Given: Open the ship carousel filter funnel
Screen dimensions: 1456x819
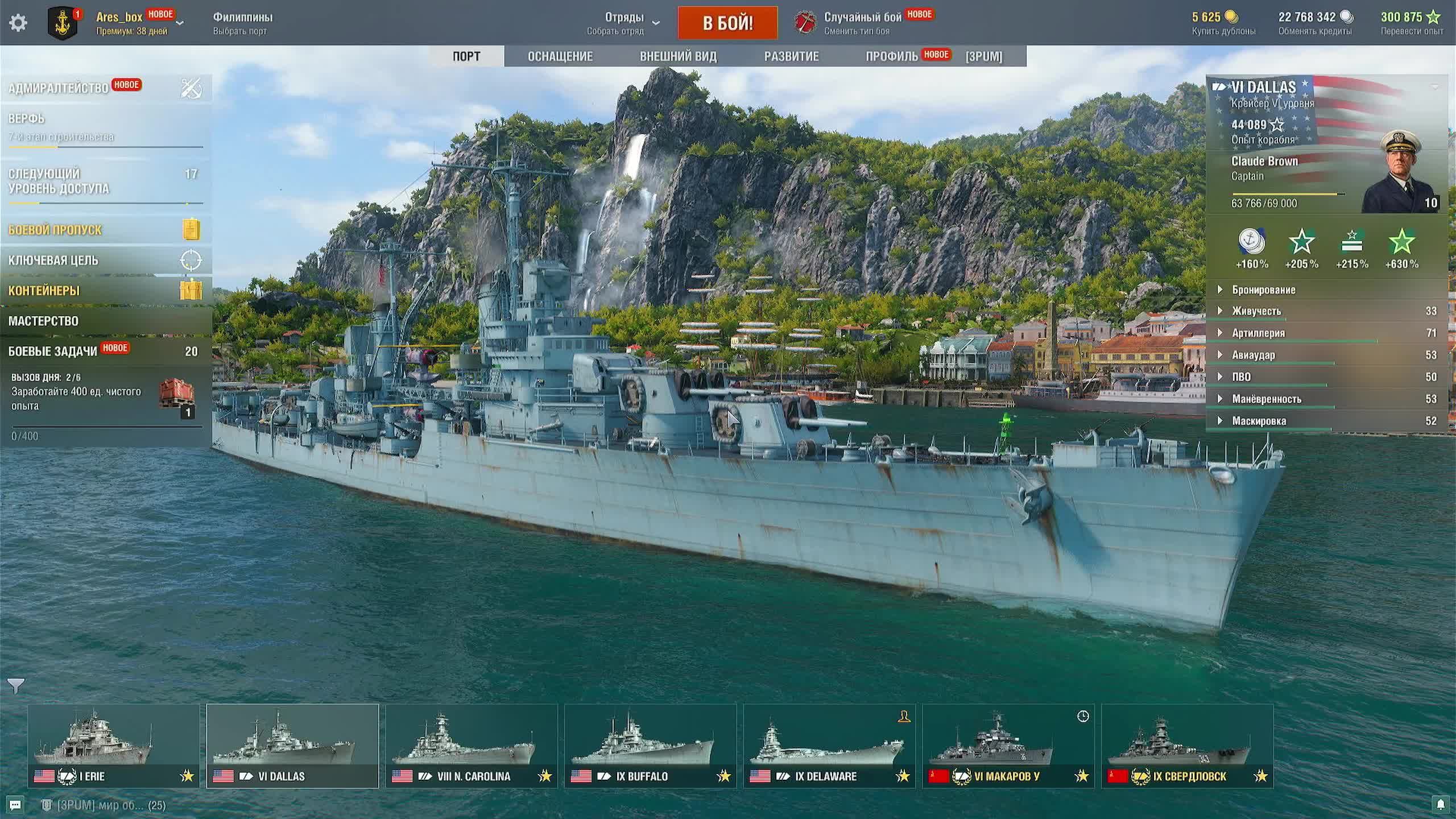Looking at the screenshot, I should point(16,686).
